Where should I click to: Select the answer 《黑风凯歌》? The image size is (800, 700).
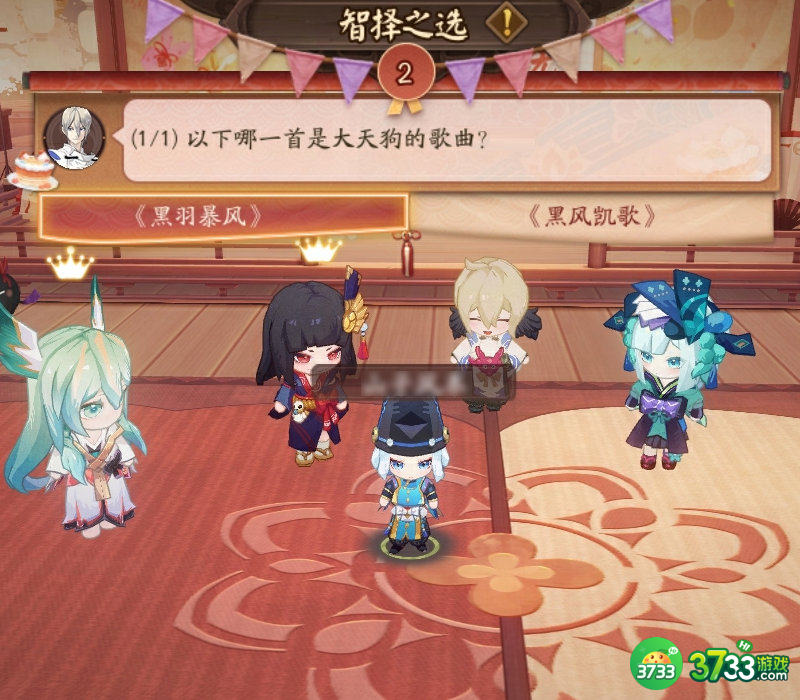click(593, 217)
